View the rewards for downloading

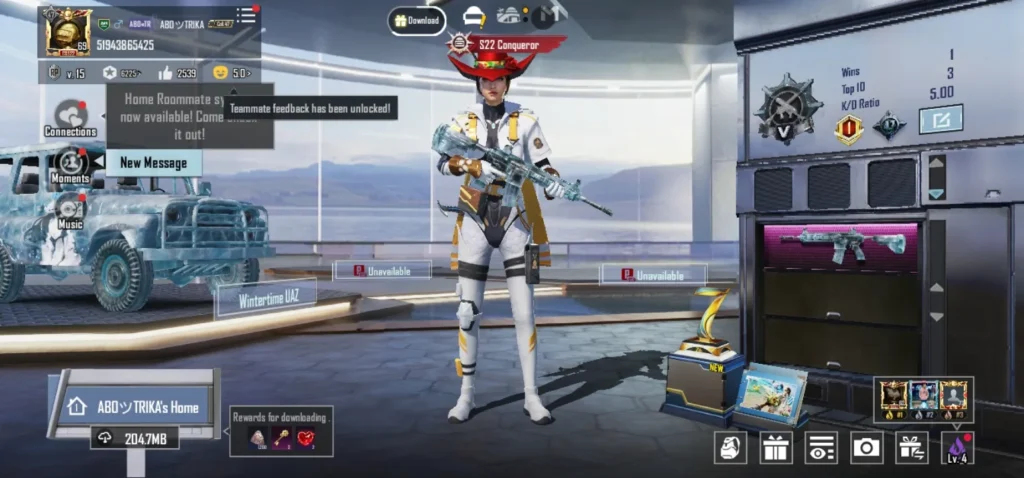click(281, 431)
